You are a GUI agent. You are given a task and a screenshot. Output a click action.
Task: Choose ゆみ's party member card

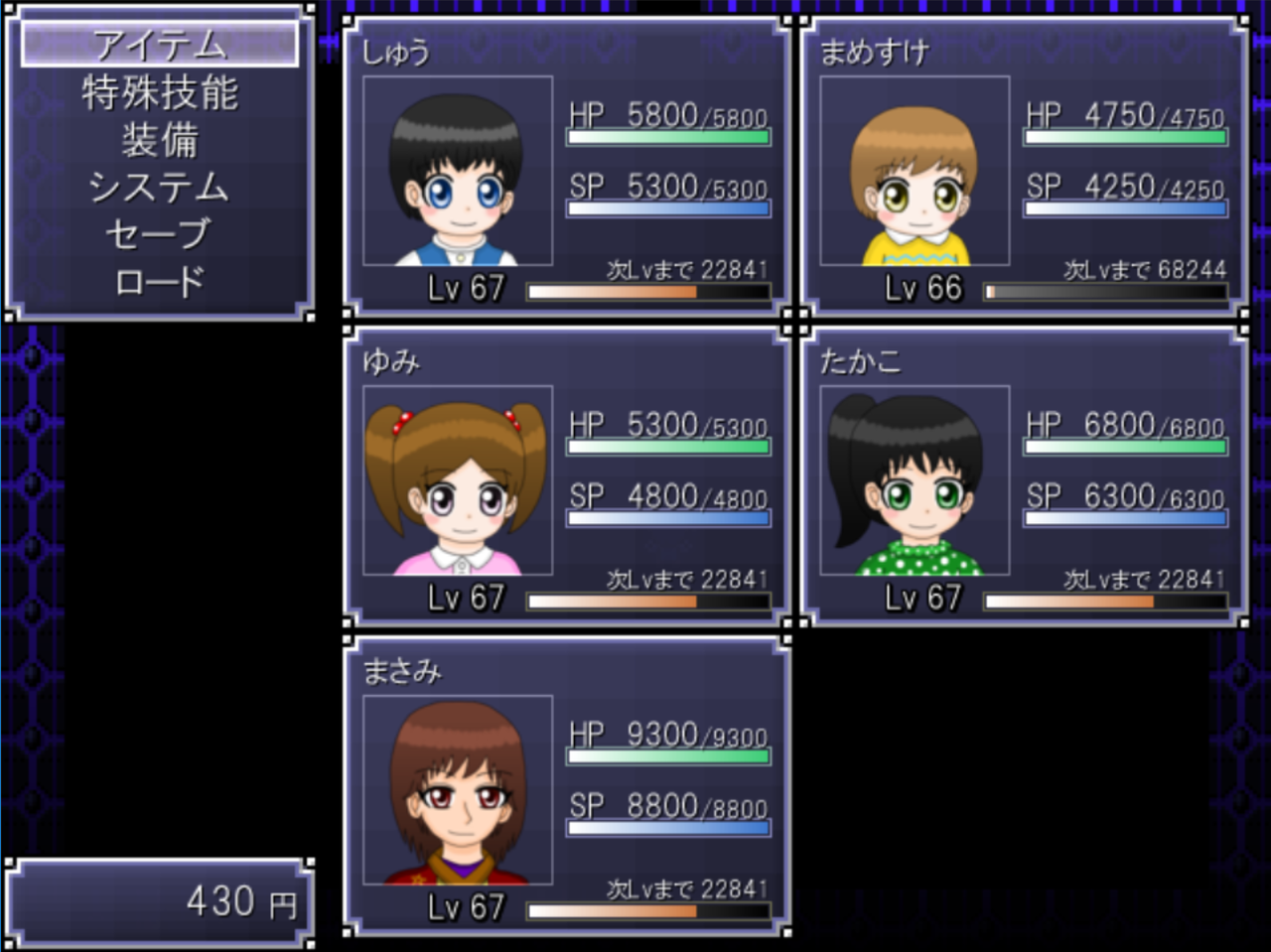pos(566,476)
